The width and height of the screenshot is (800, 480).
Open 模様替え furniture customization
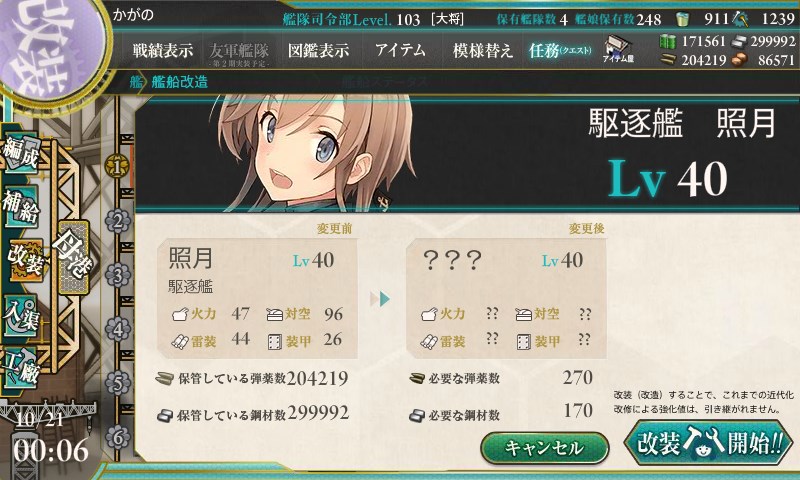coord(483,50)
